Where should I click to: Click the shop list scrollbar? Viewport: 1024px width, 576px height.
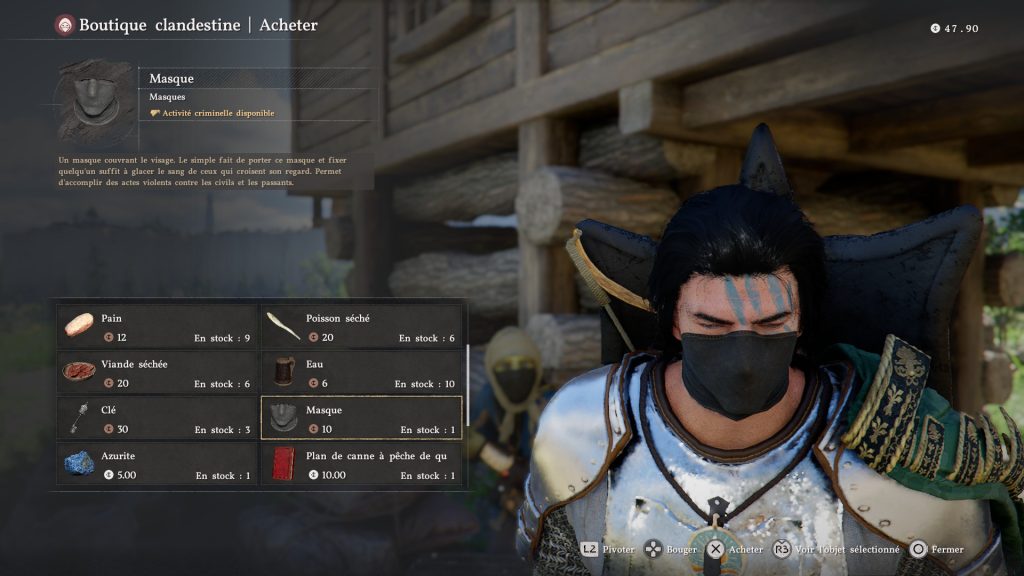pyautogui.click(x=466, y=372)
